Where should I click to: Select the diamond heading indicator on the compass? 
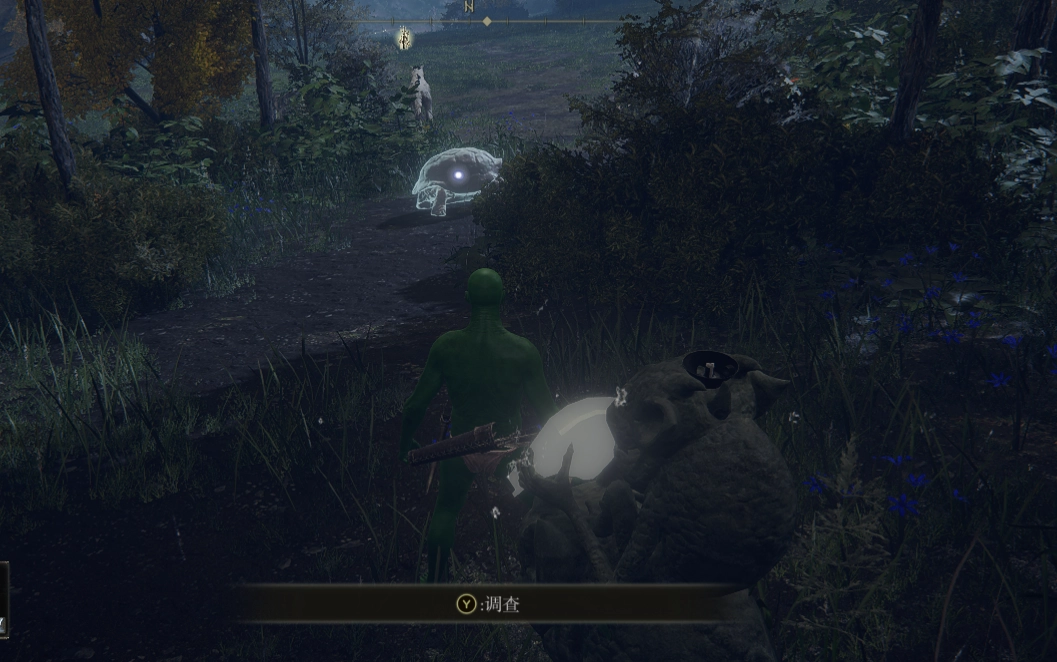(487, 21)
